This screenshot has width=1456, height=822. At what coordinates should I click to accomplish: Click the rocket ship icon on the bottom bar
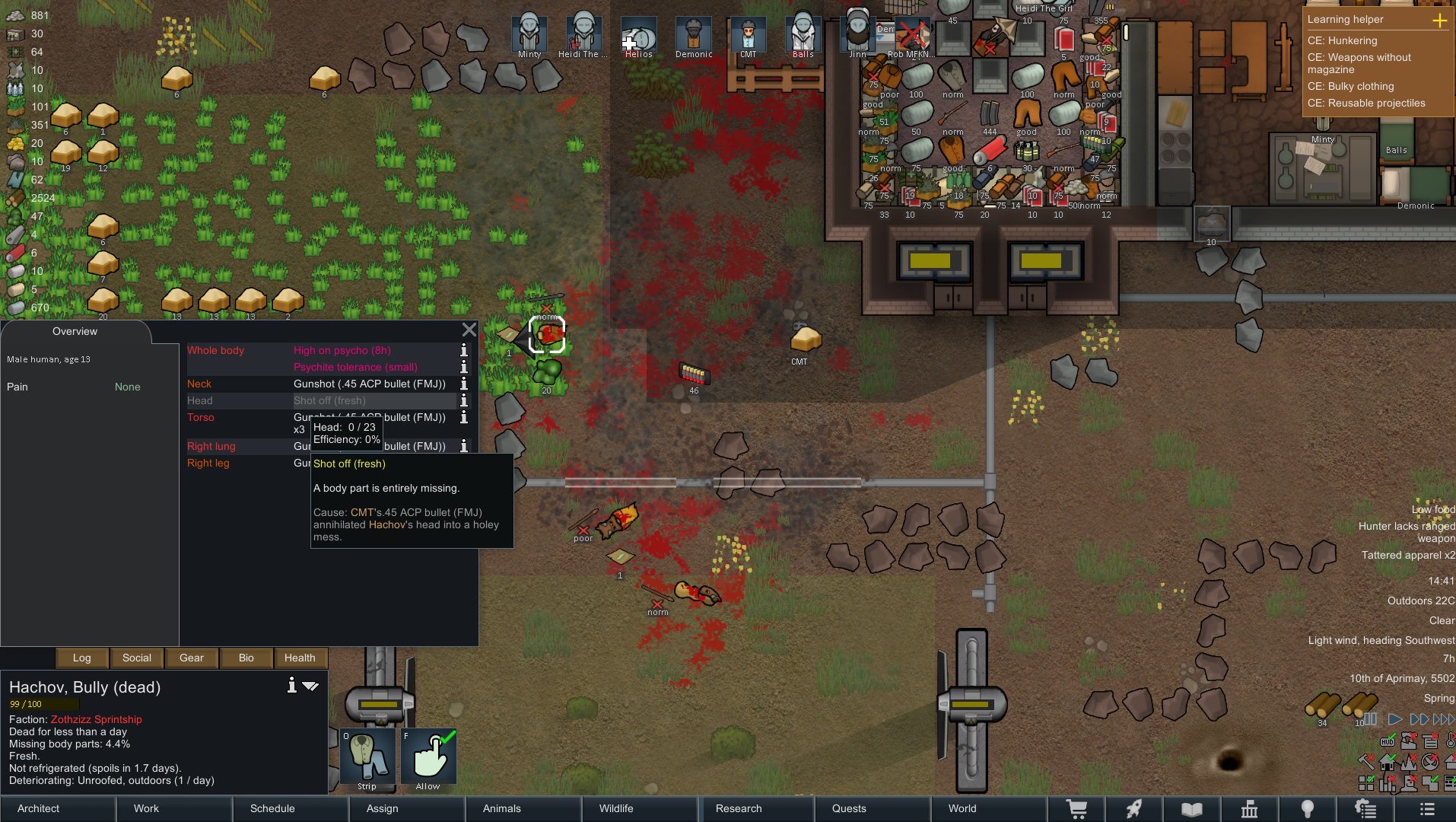click(1132, 809)
